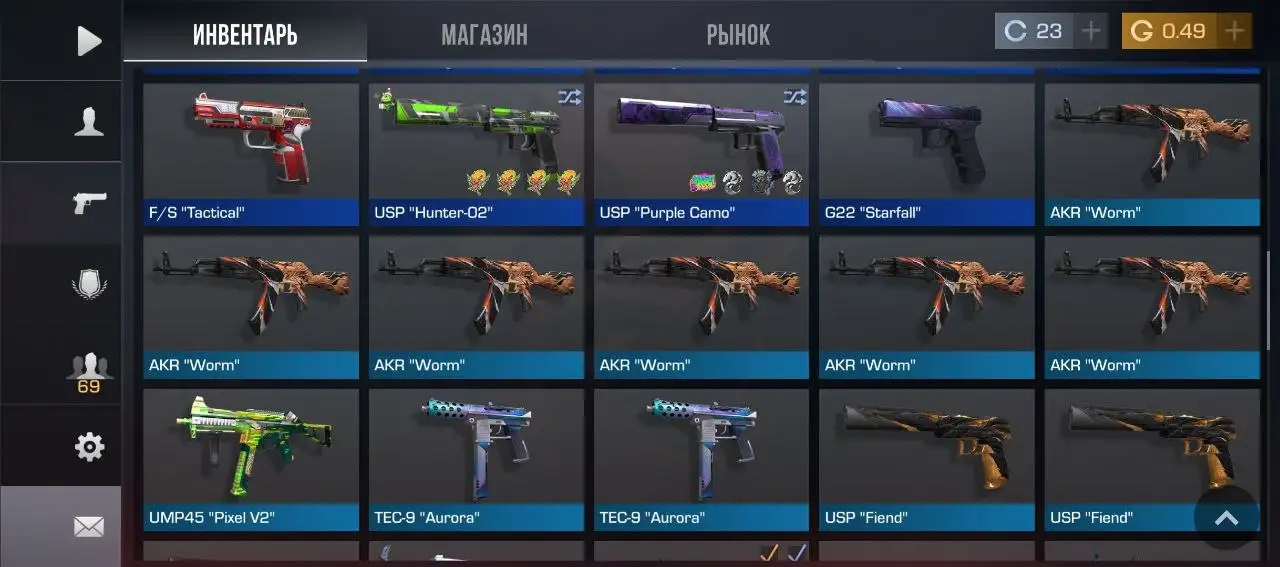Open the player profile icon

pyautogui.click(x=89, y=122)
